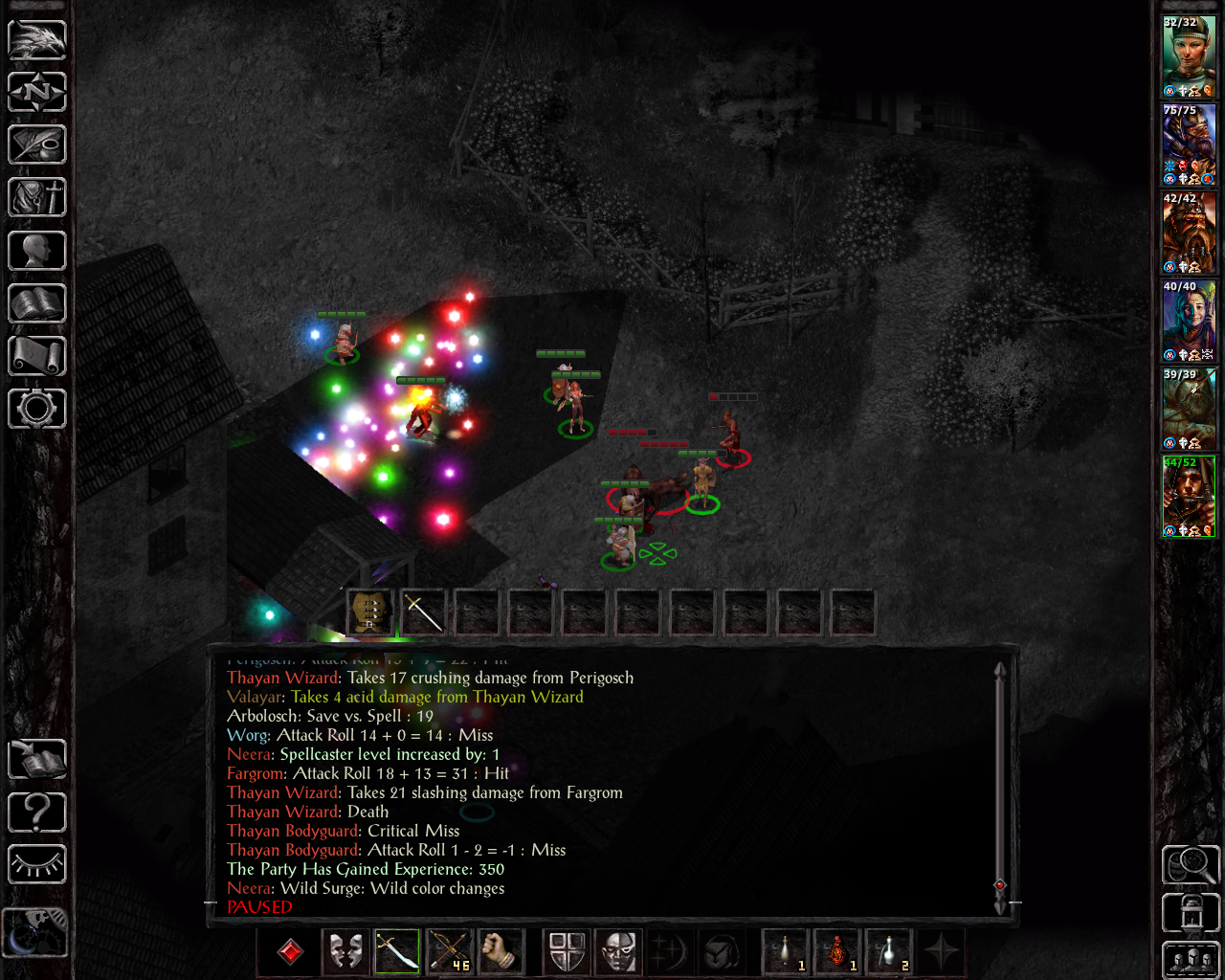Open the question mark help button
Screen dimensions: 1225x980
click(37, 813)
